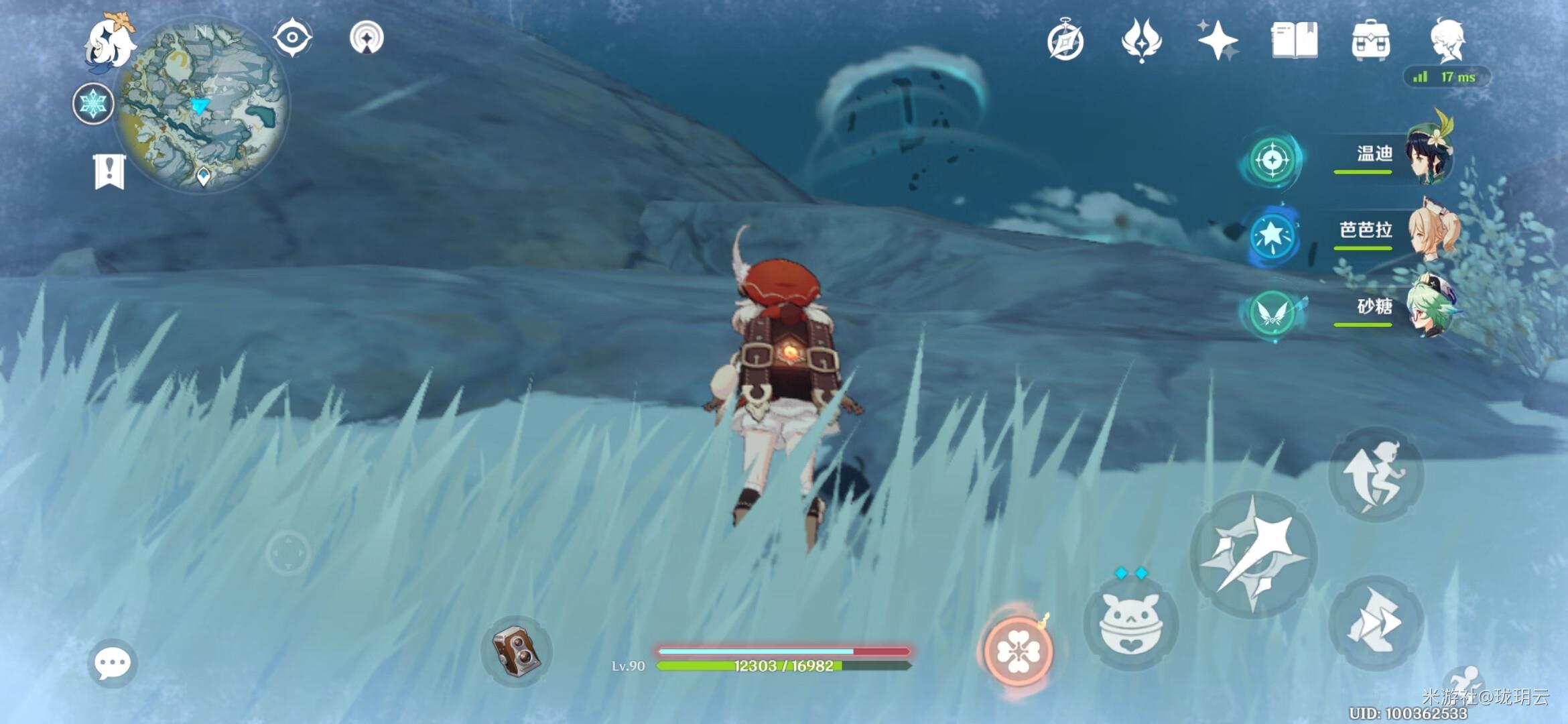1568x724 pixels.
Task: Open the quest exclamation banner
Action: click(109, 171)
